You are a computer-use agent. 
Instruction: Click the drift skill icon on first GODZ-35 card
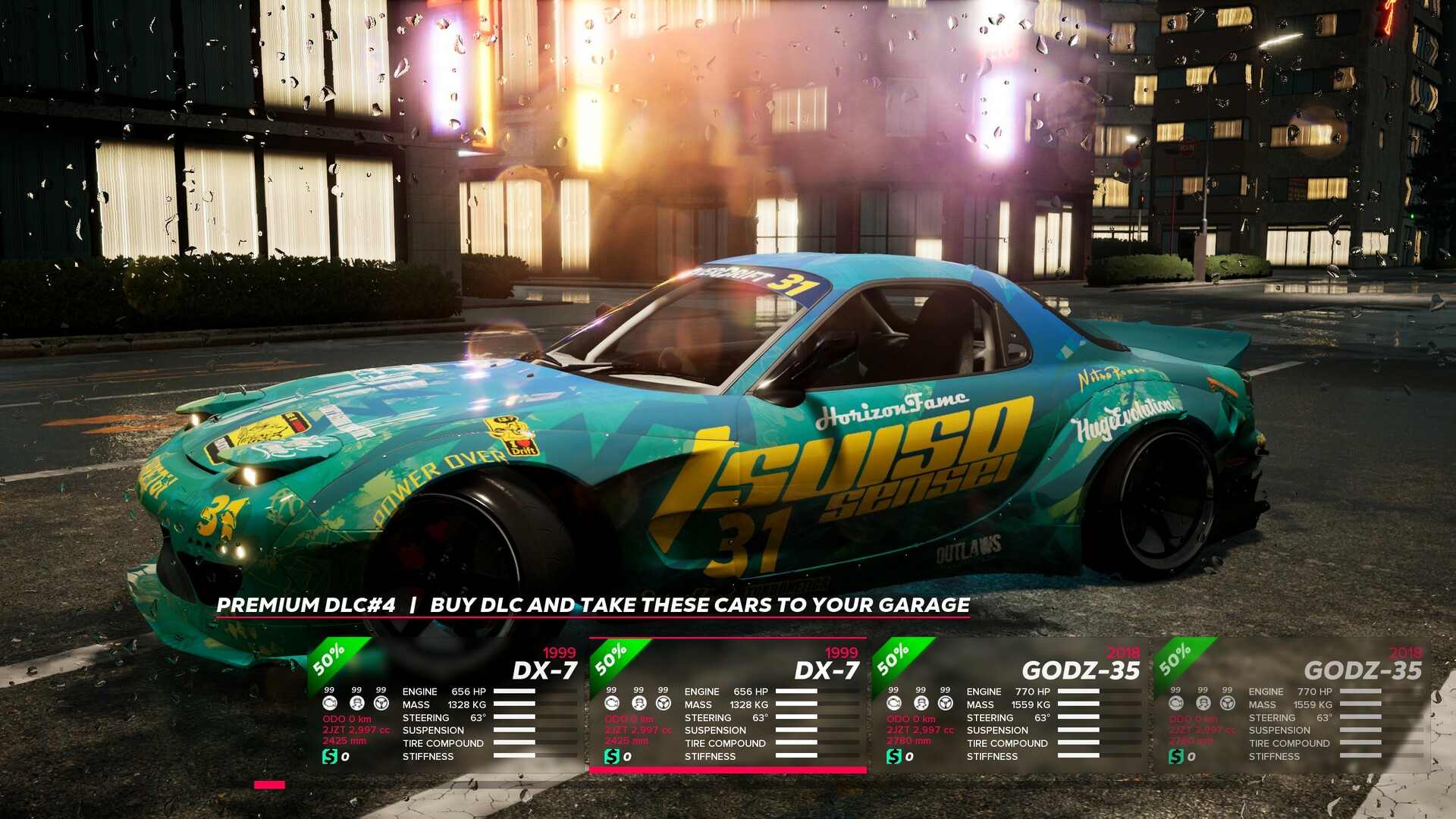pyautogui.click(x=921, y=704)
